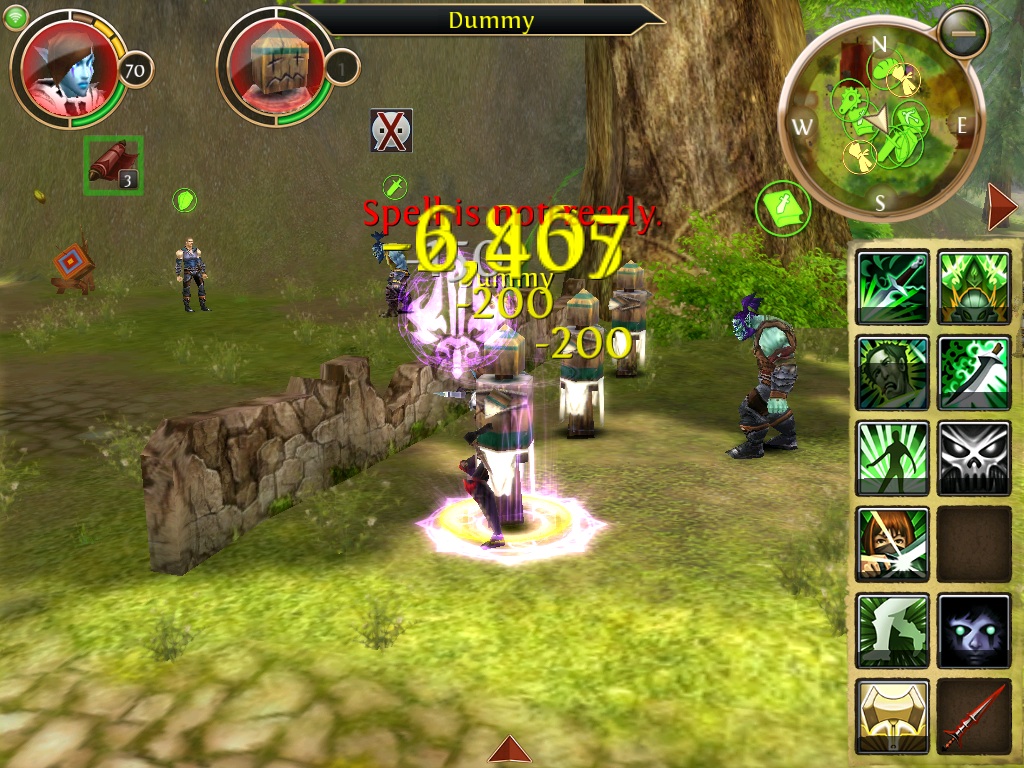Activate the green helmet skill
The height and width of the screenshot is (768, 1024).
click(973, 287)
